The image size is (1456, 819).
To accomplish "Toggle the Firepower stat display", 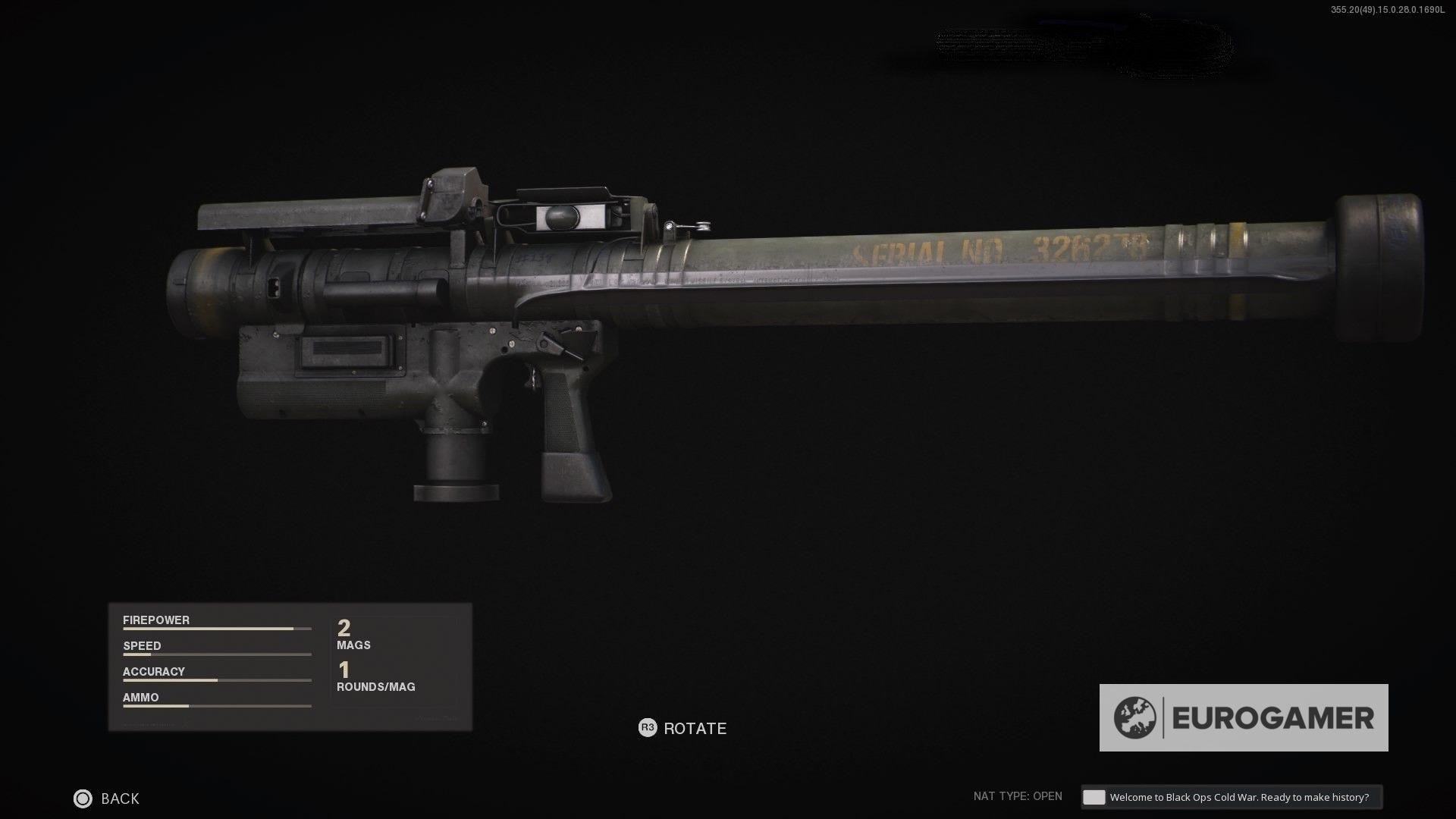I will (216, 624).
